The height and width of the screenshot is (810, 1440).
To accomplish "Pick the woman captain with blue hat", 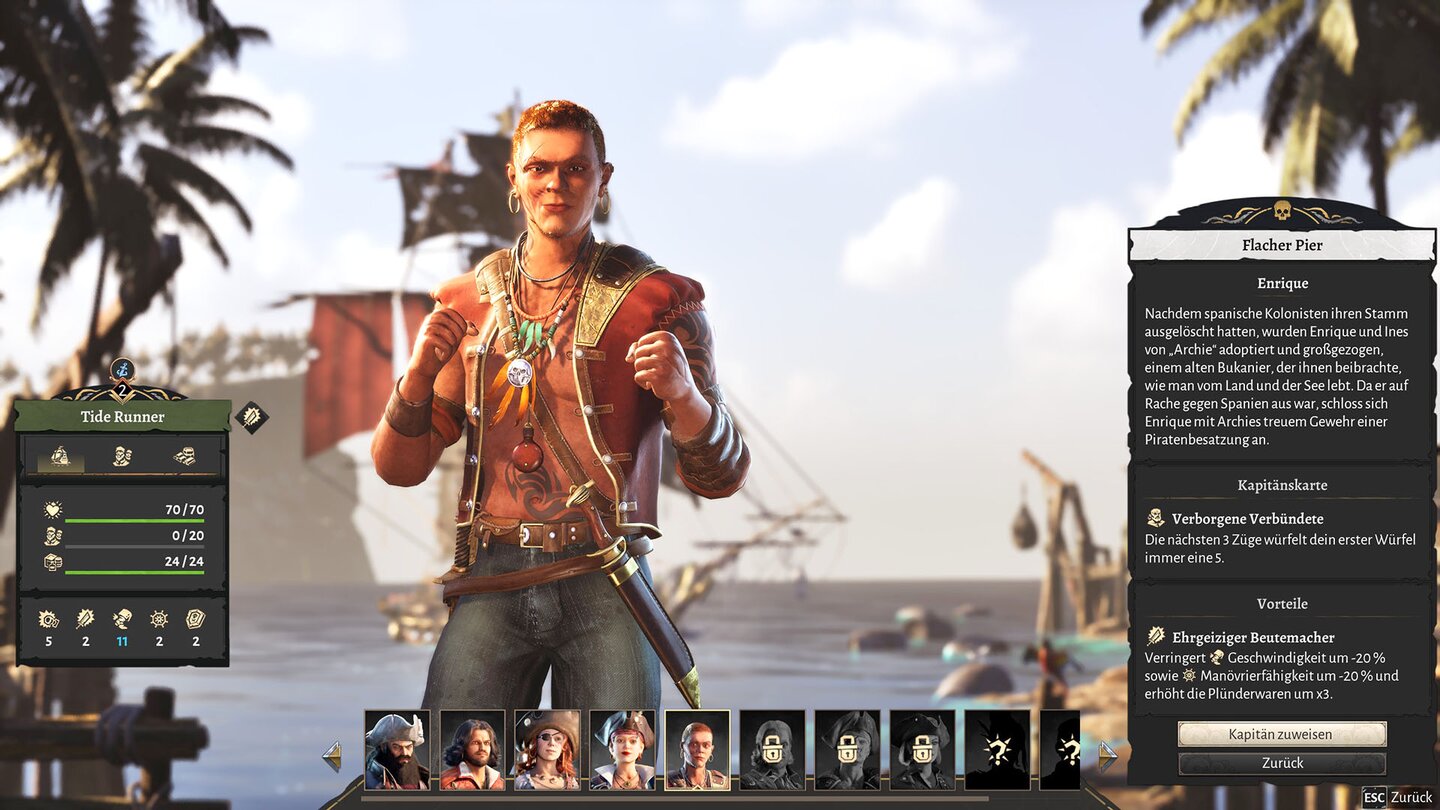I will click(622, 750).
